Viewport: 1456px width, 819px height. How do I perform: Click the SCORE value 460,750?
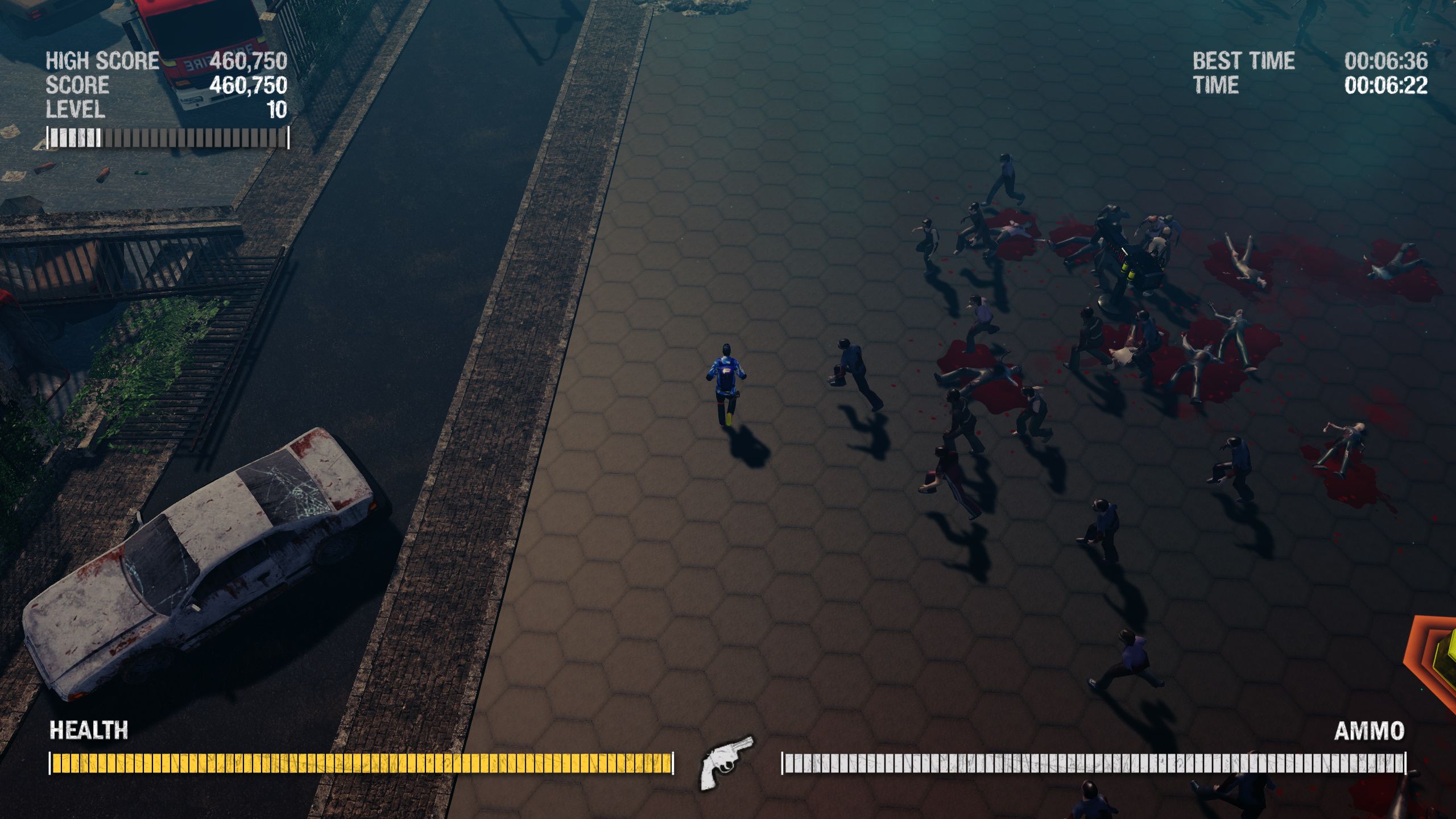(249, 84)
